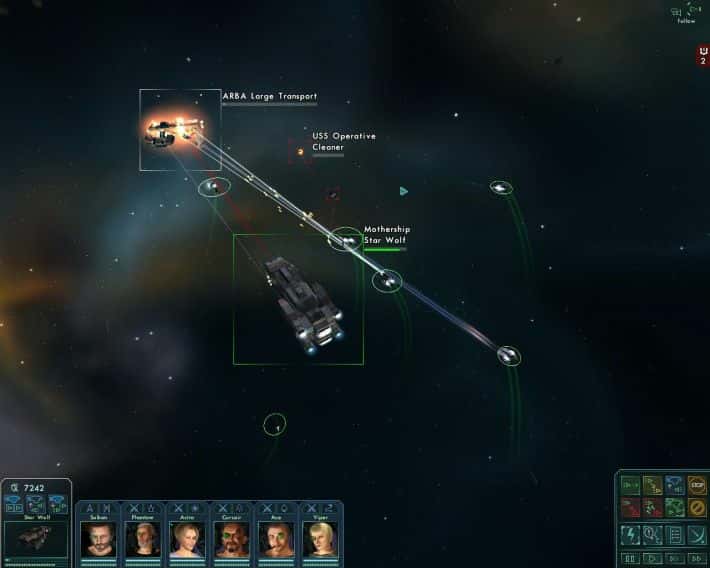Select the Mothership Star Wolf marker
Image resolution: width=710 pixels, height=568 pixels.
coord(346,240)
